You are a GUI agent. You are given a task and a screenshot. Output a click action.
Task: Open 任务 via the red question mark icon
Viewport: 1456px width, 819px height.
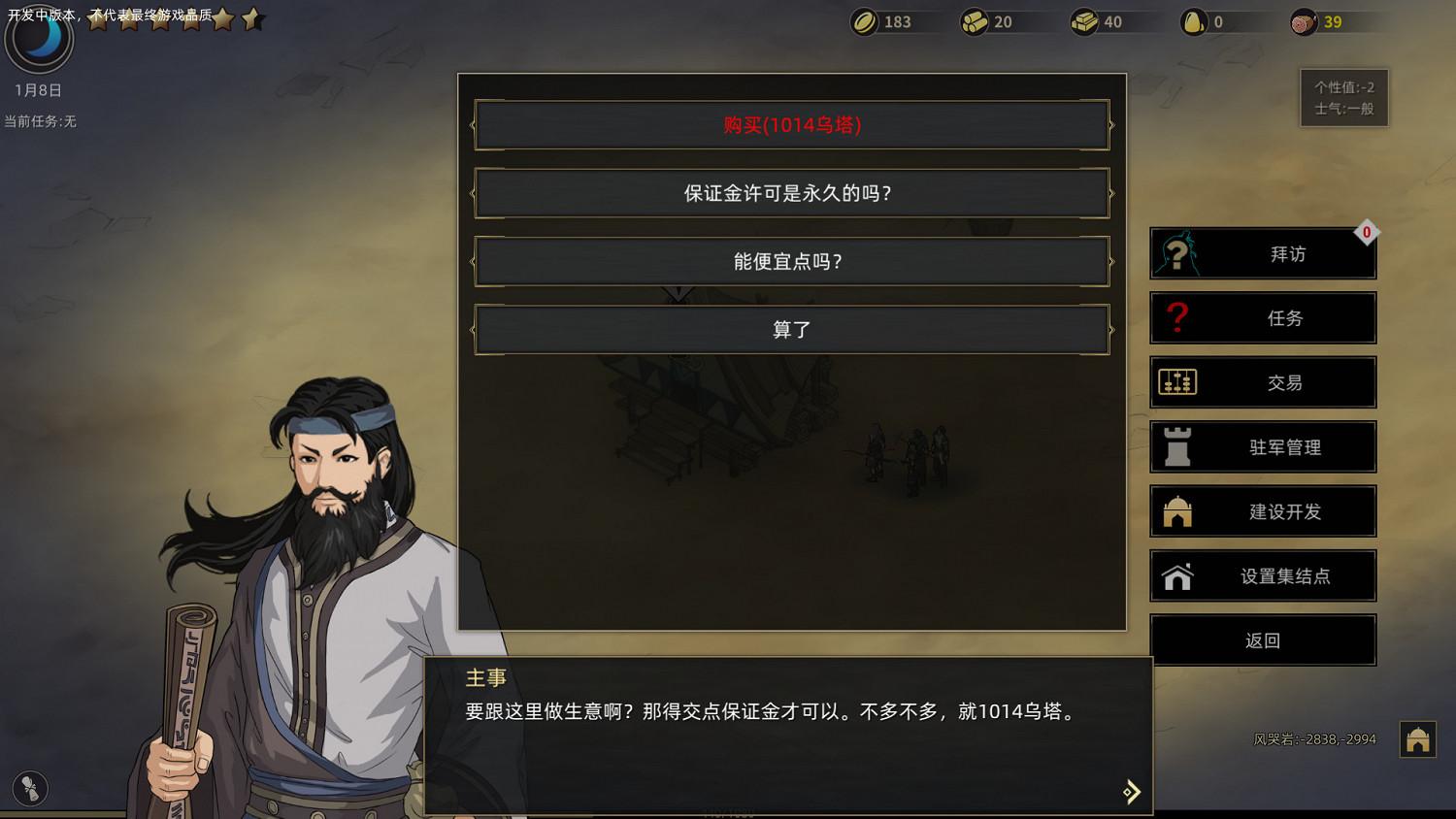(x=1177, y=318)
